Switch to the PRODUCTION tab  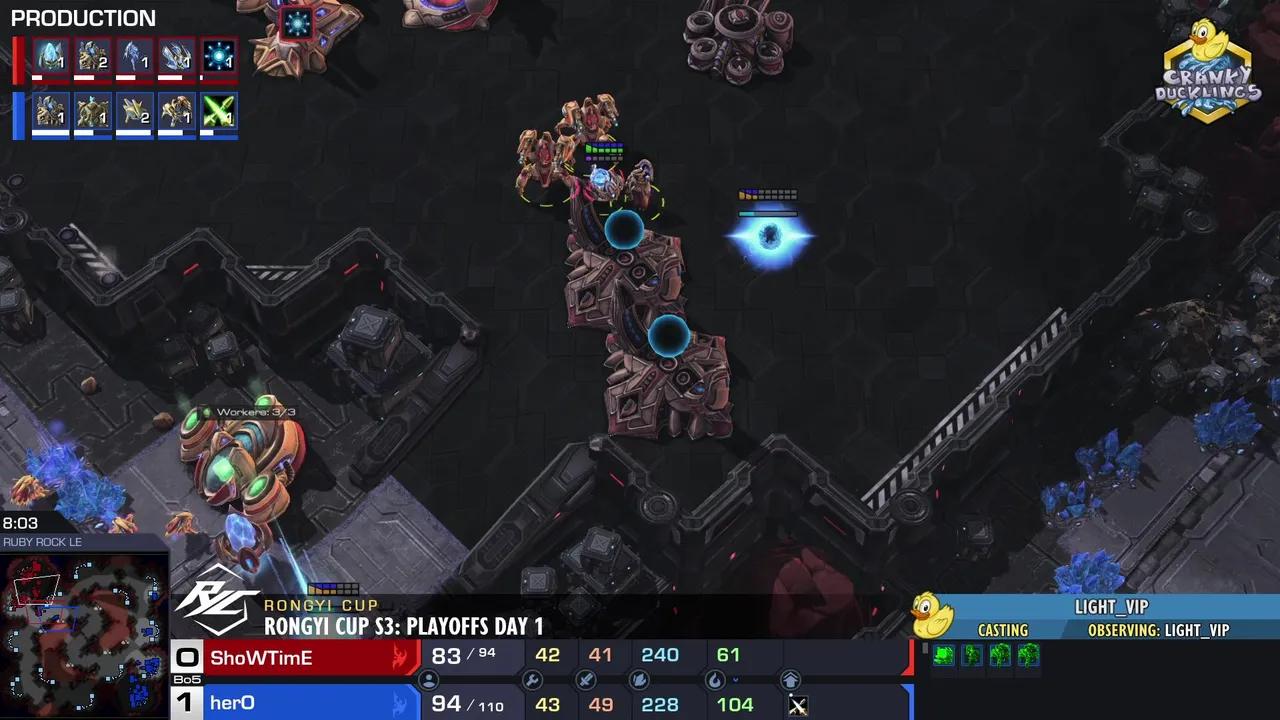tap(82, 18)
